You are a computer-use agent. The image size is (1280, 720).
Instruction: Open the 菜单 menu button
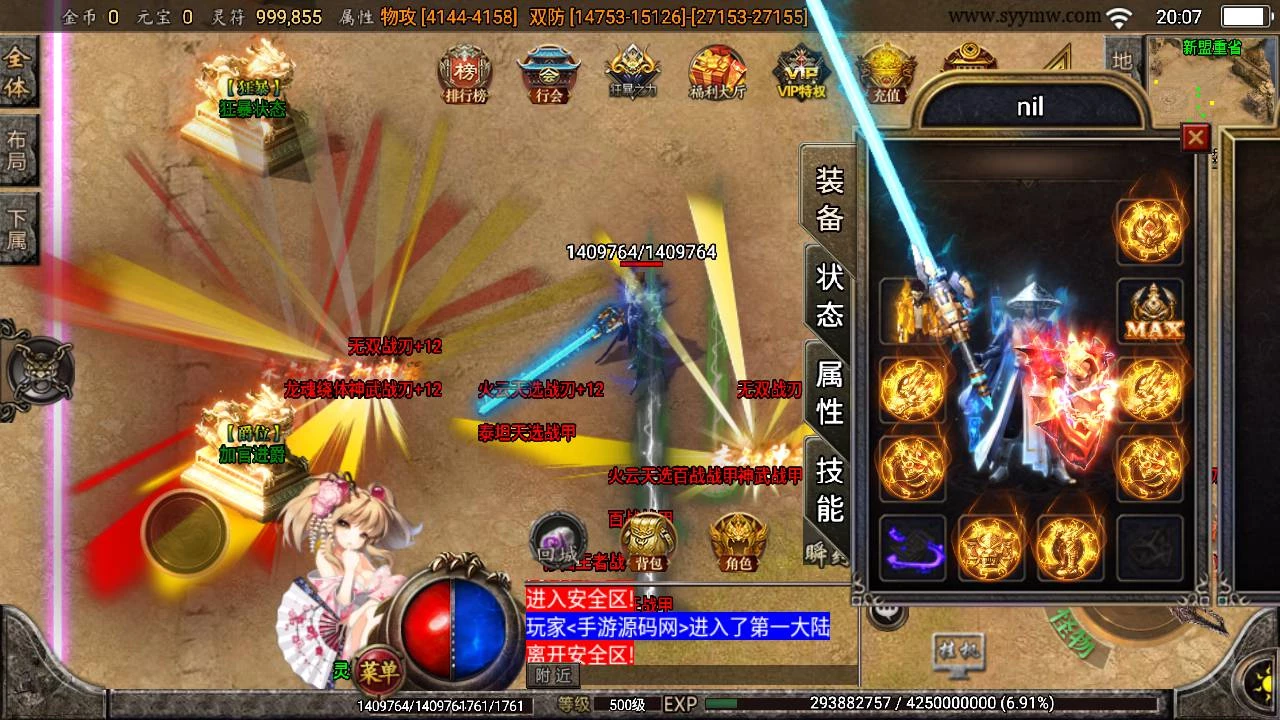(382, 669)
